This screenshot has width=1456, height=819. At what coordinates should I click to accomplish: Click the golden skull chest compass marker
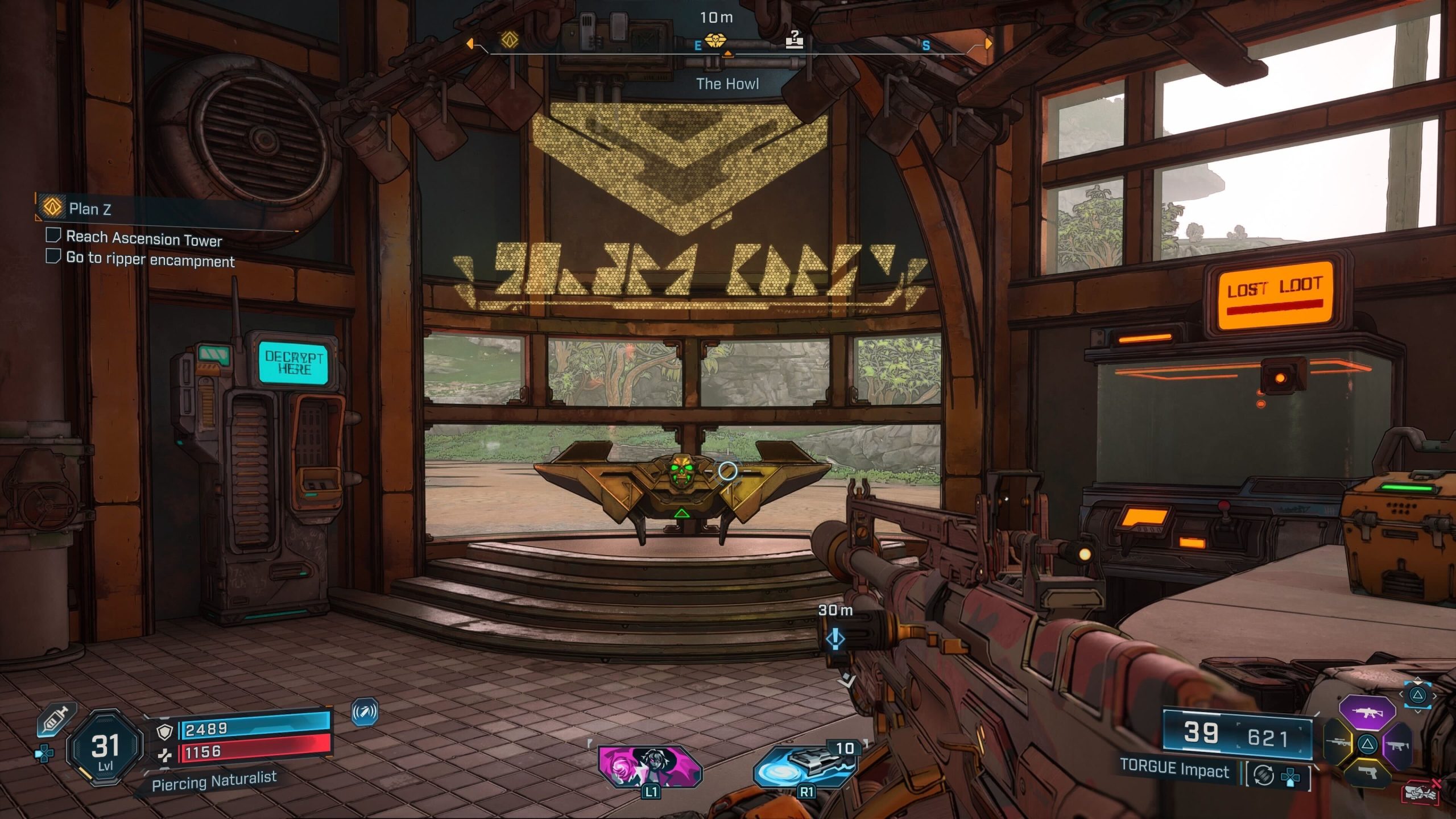click(715, 40)
